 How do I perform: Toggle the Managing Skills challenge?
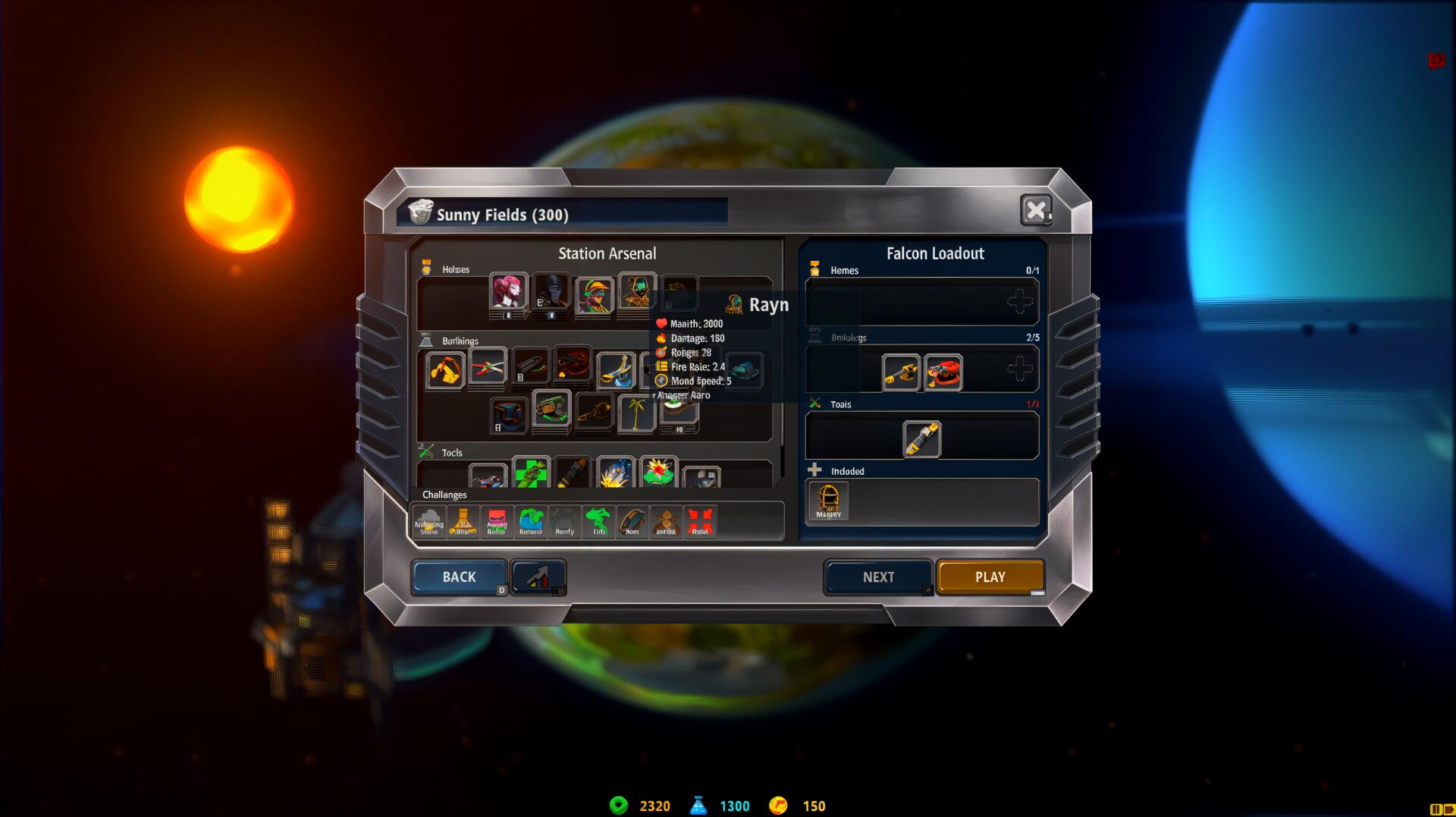[x=429, y=522]
